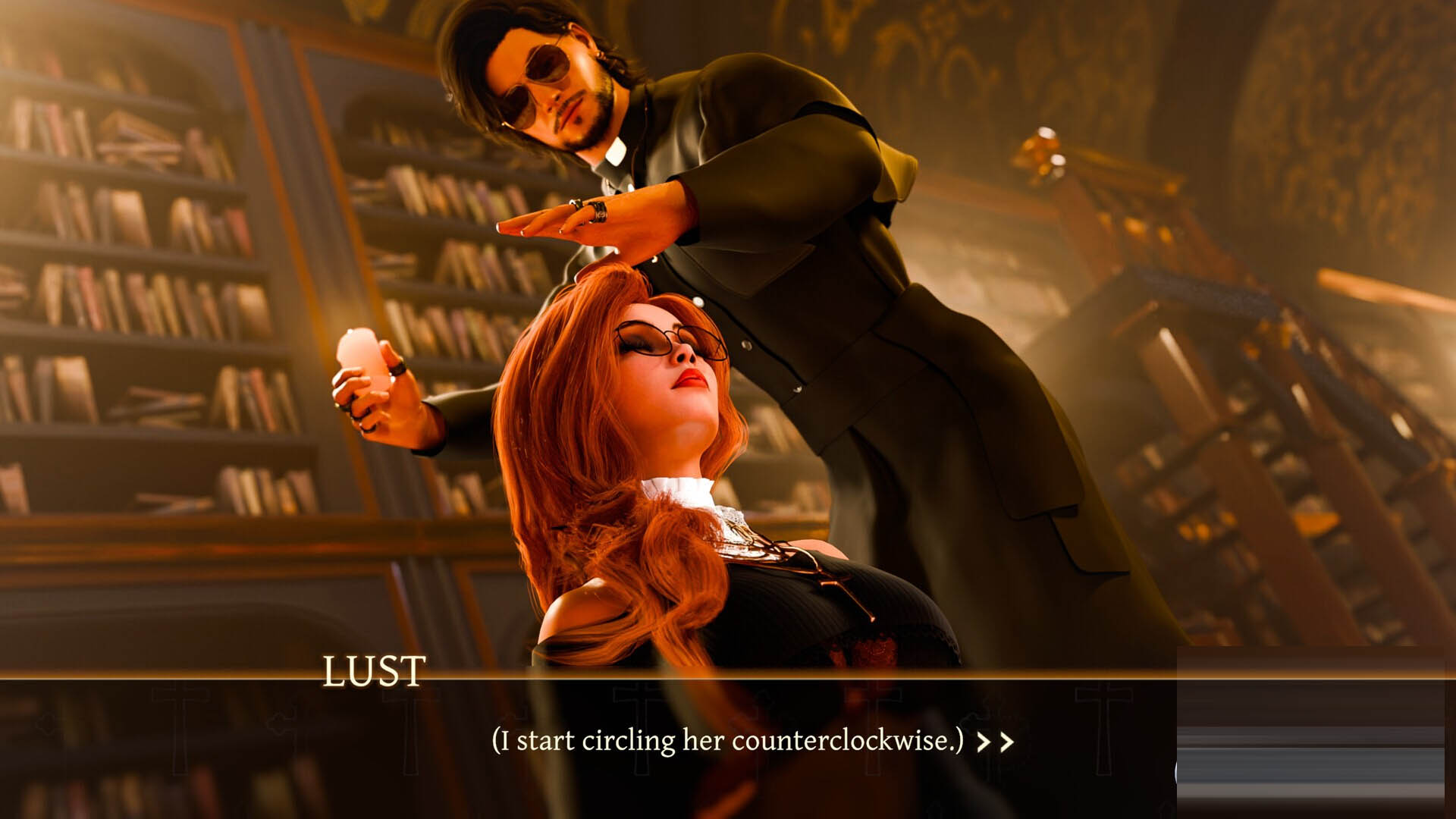Click the double-arrow continue indicator
1456x819 pixels.
(x=995, y=742)
